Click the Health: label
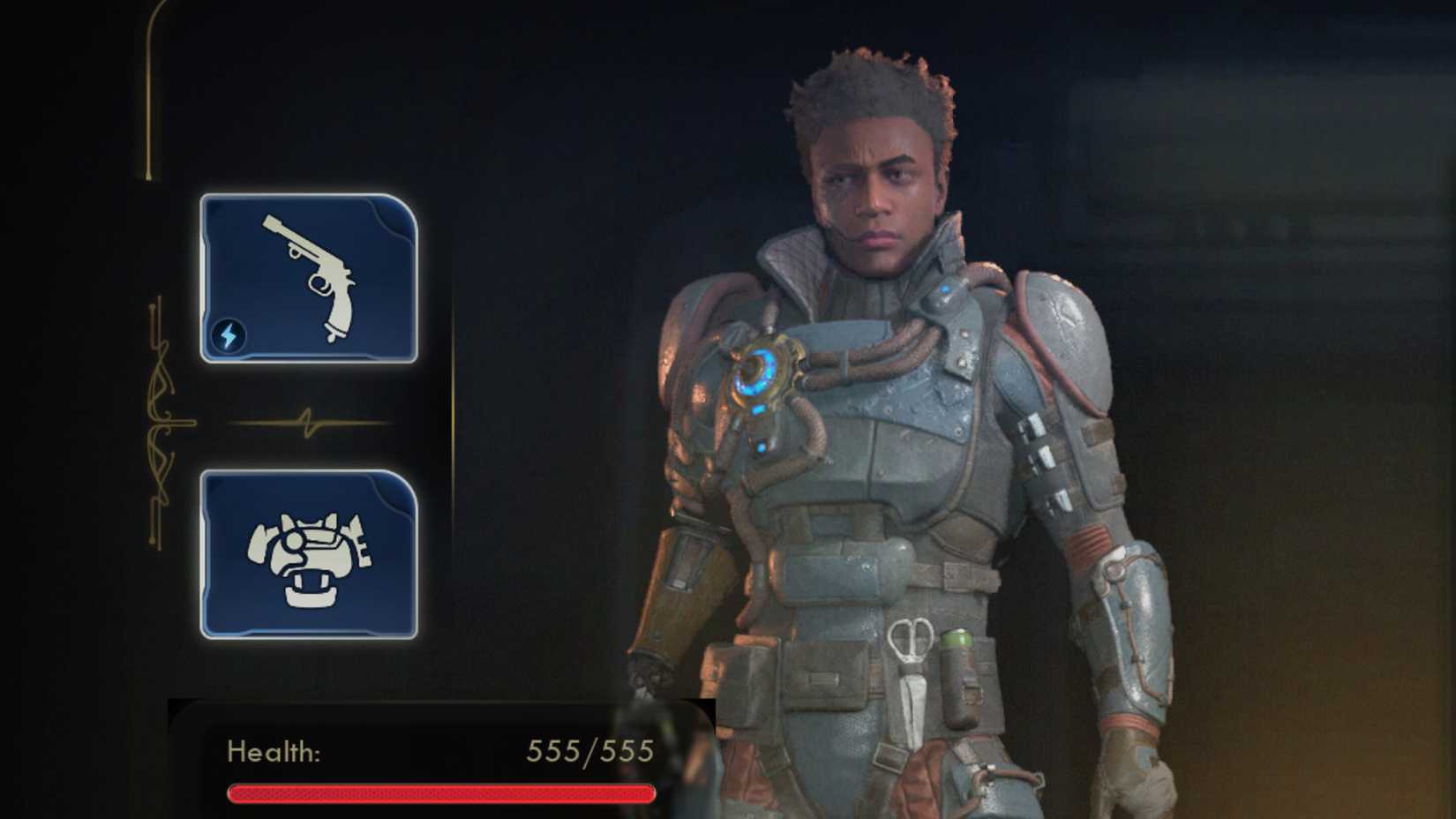 (275, 752)
